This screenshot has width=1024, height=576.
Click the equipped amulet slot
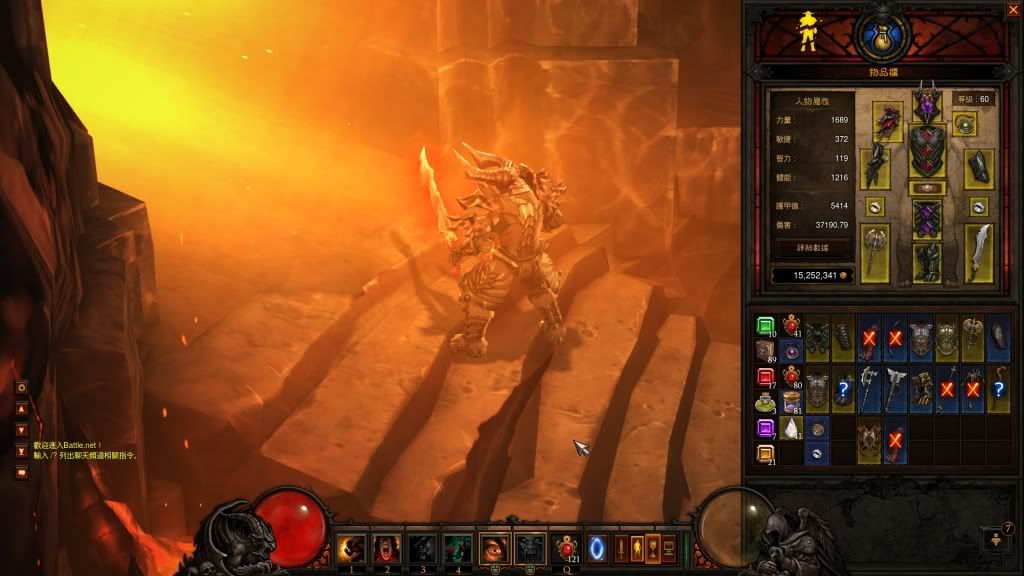coord(965,124)
